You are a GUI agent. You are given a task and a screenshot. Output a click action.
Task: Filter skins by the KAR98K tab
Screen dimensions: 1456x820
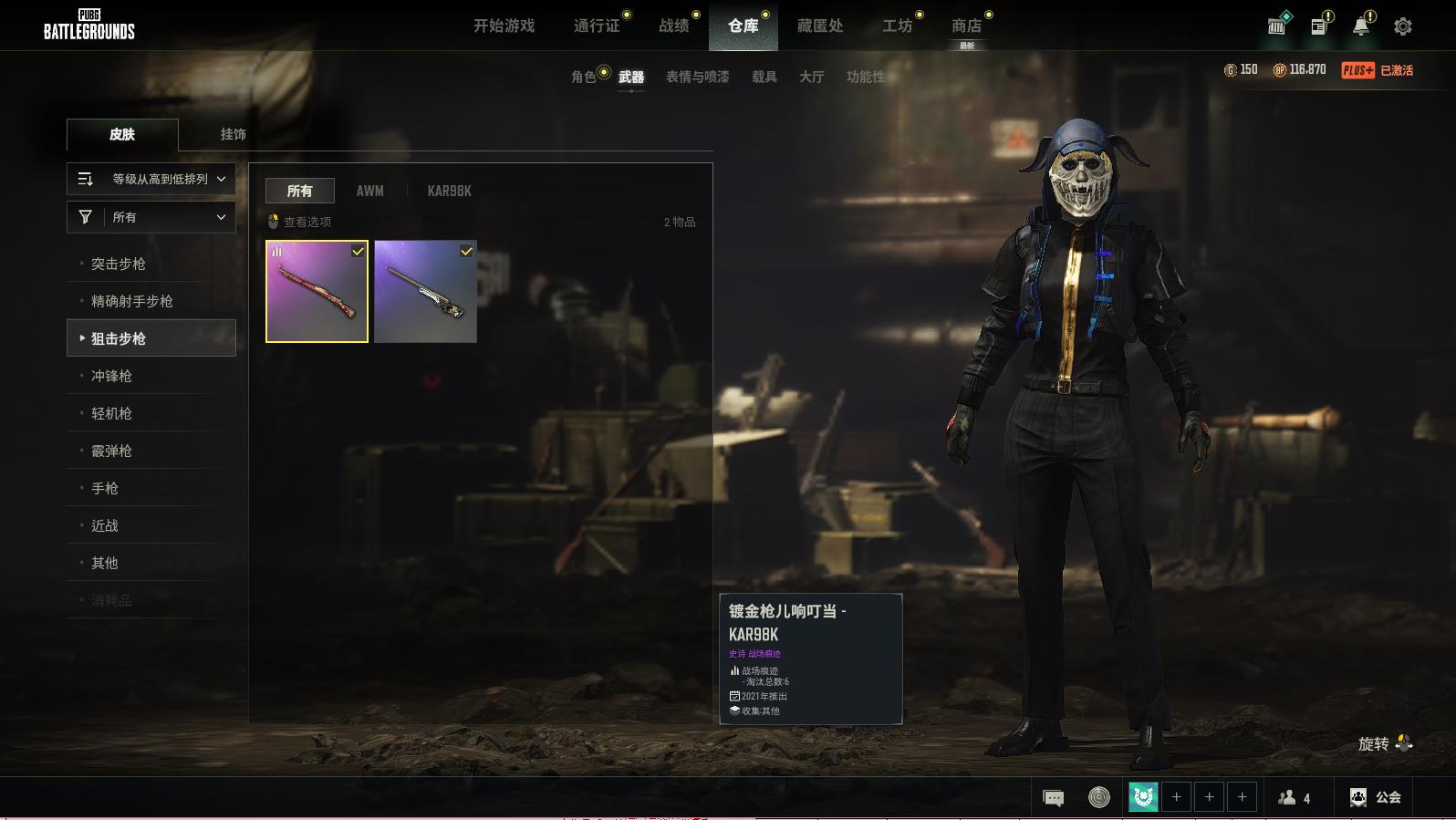pos(449,191)
